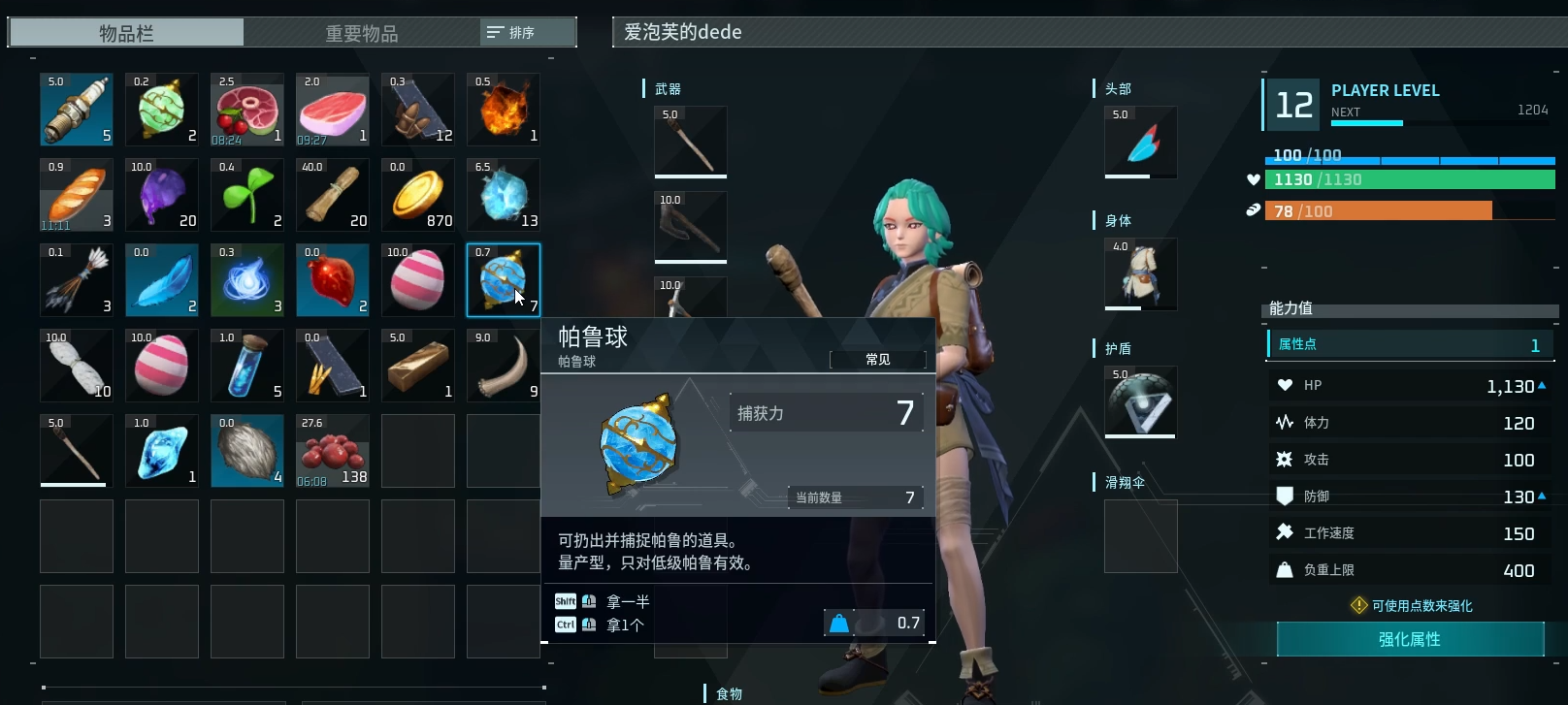Select the red berries stack of 138
Image resolution: width=1568 pixels, height=705 pixels.
(333, 451)
